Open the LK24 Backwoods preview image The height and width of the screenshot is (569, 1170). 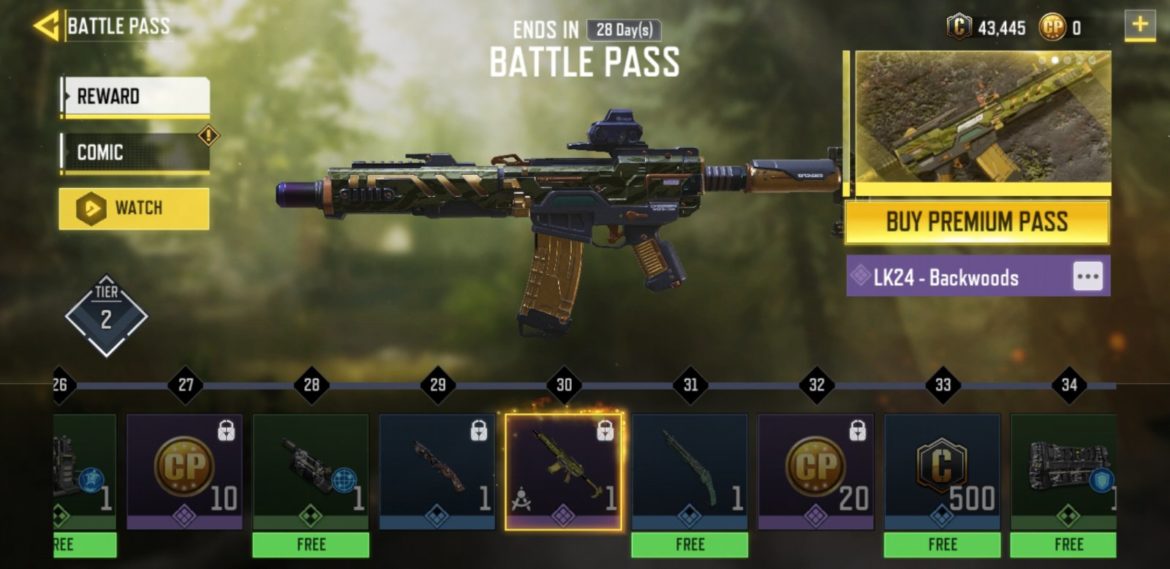[981, 118]
